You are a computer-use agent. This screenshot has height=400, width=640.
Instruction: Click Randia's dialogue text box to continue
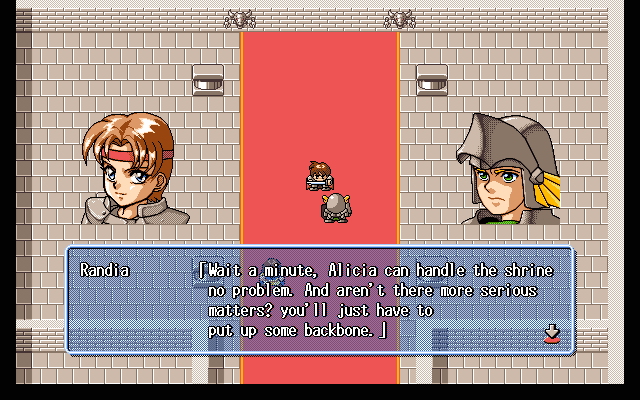point(320,300)
